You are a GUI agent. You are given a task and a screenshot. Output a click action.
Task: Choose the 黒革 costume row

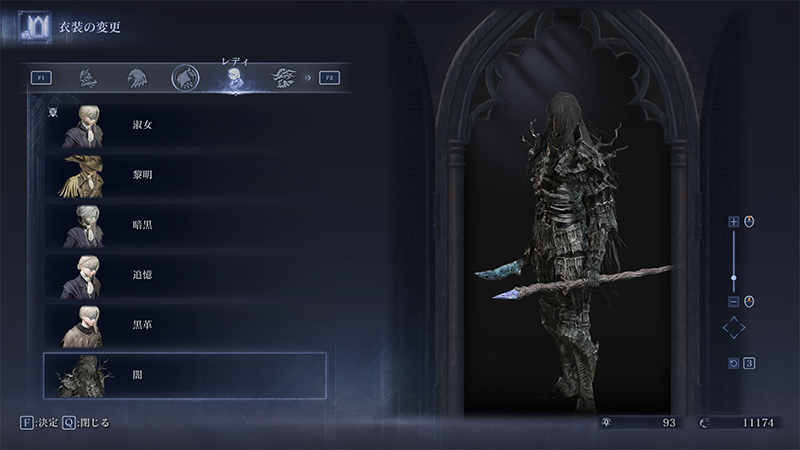tap(185, 325)
